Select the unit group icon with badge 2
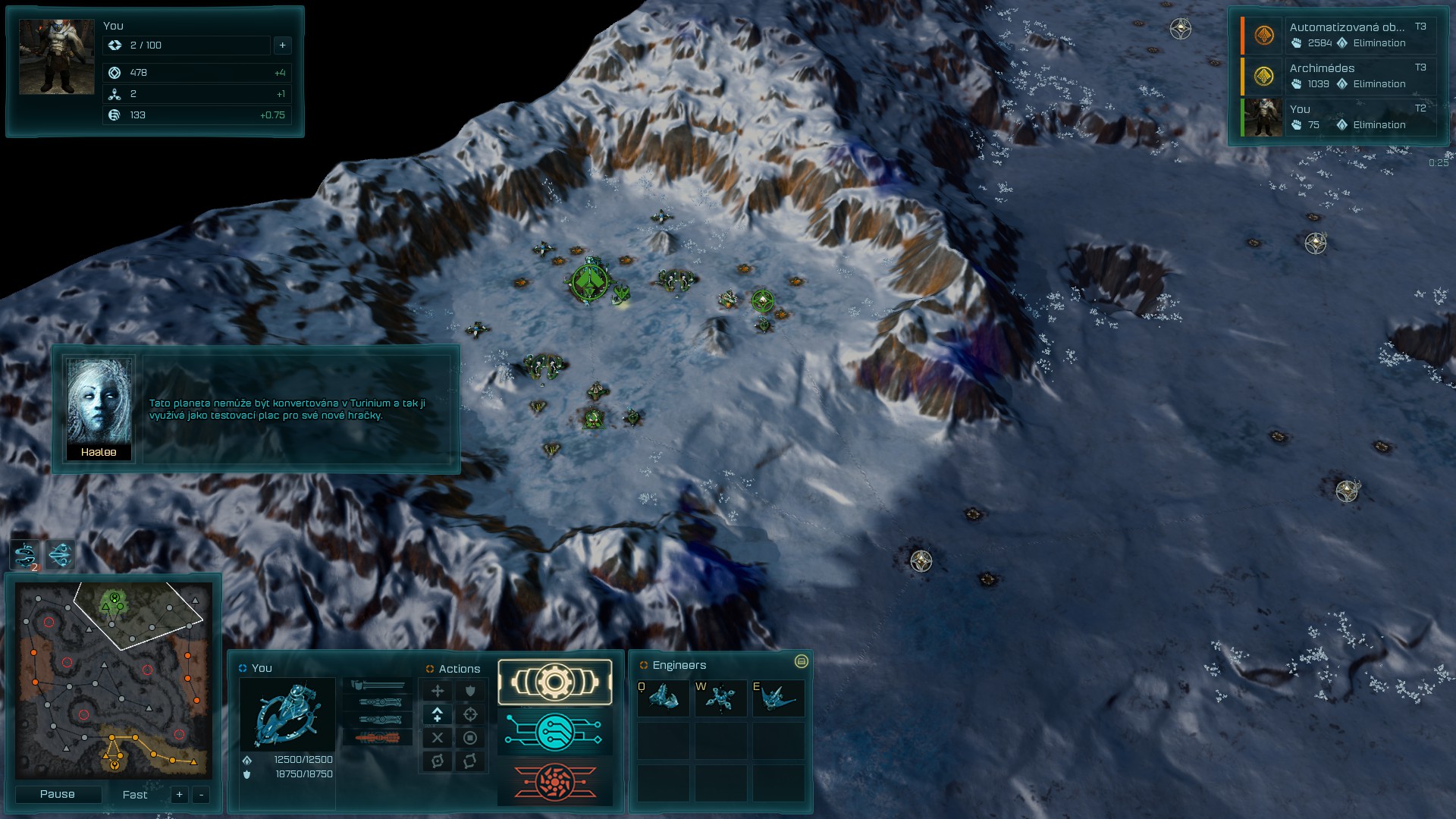The image size is (1456, 819). [x=26, y=555]
